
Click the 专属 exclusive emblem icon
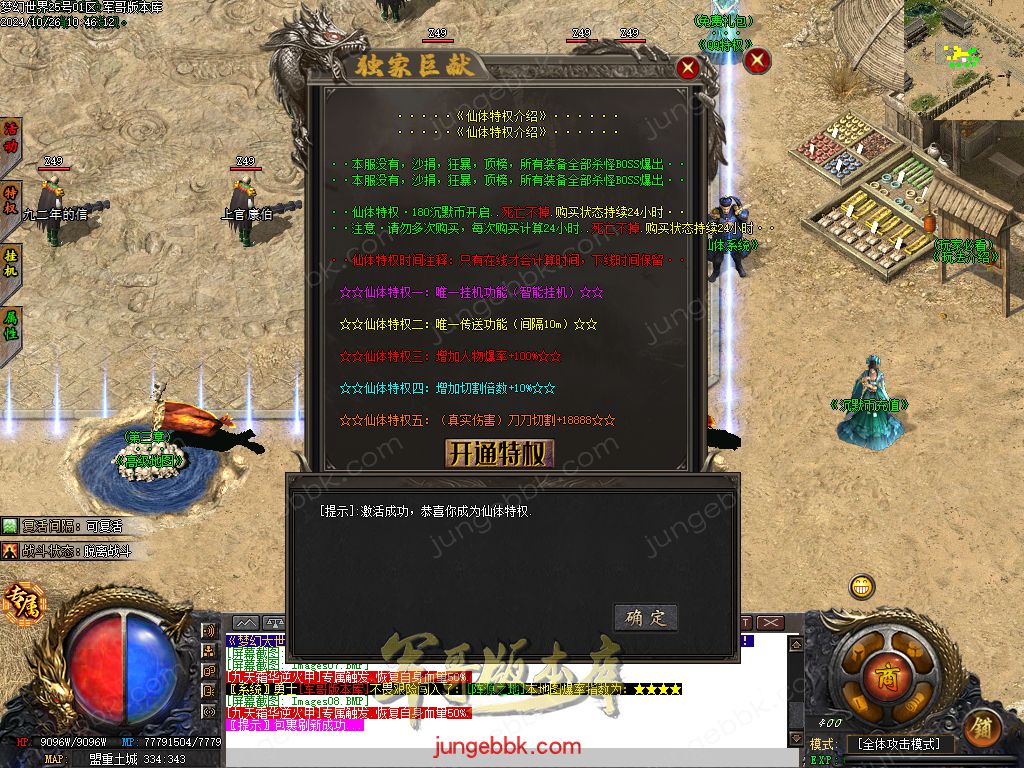[19, 603]
